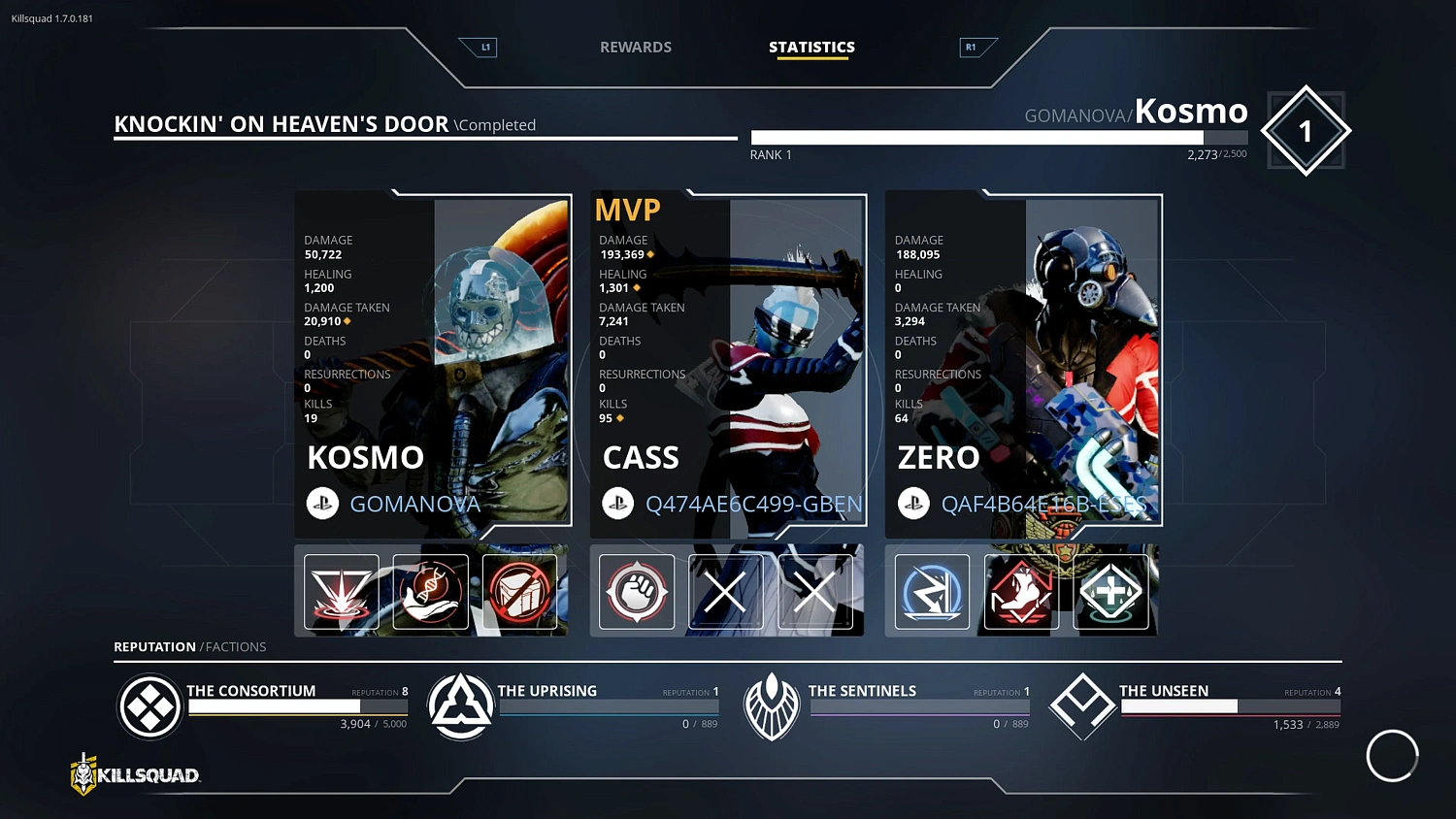Select The Uprising faction emblem
The image size is (1456, 819).
pos(461,707)
